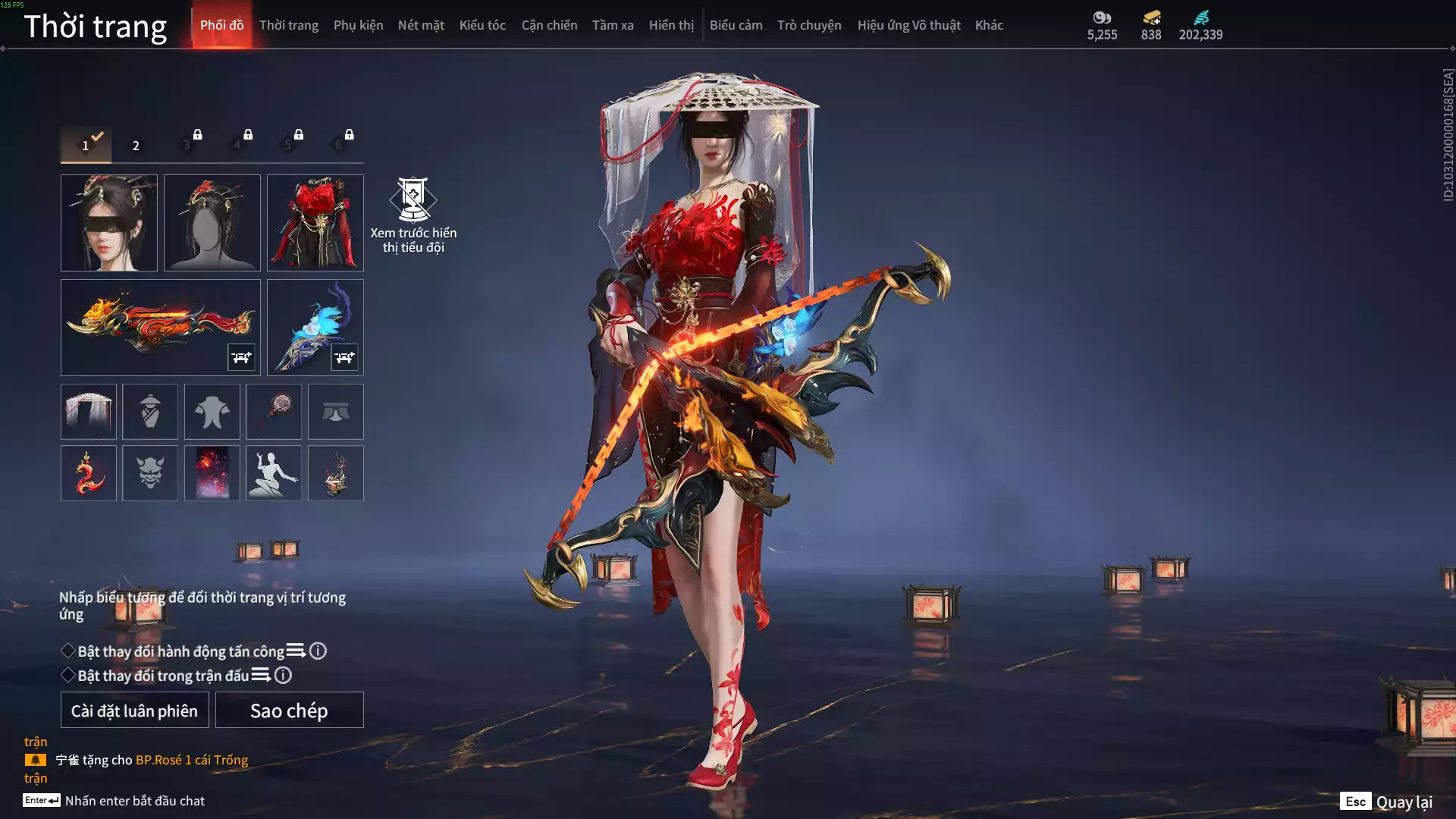Choose the red dress outfit slot
1456x819 pixels.
coord(315,223)
